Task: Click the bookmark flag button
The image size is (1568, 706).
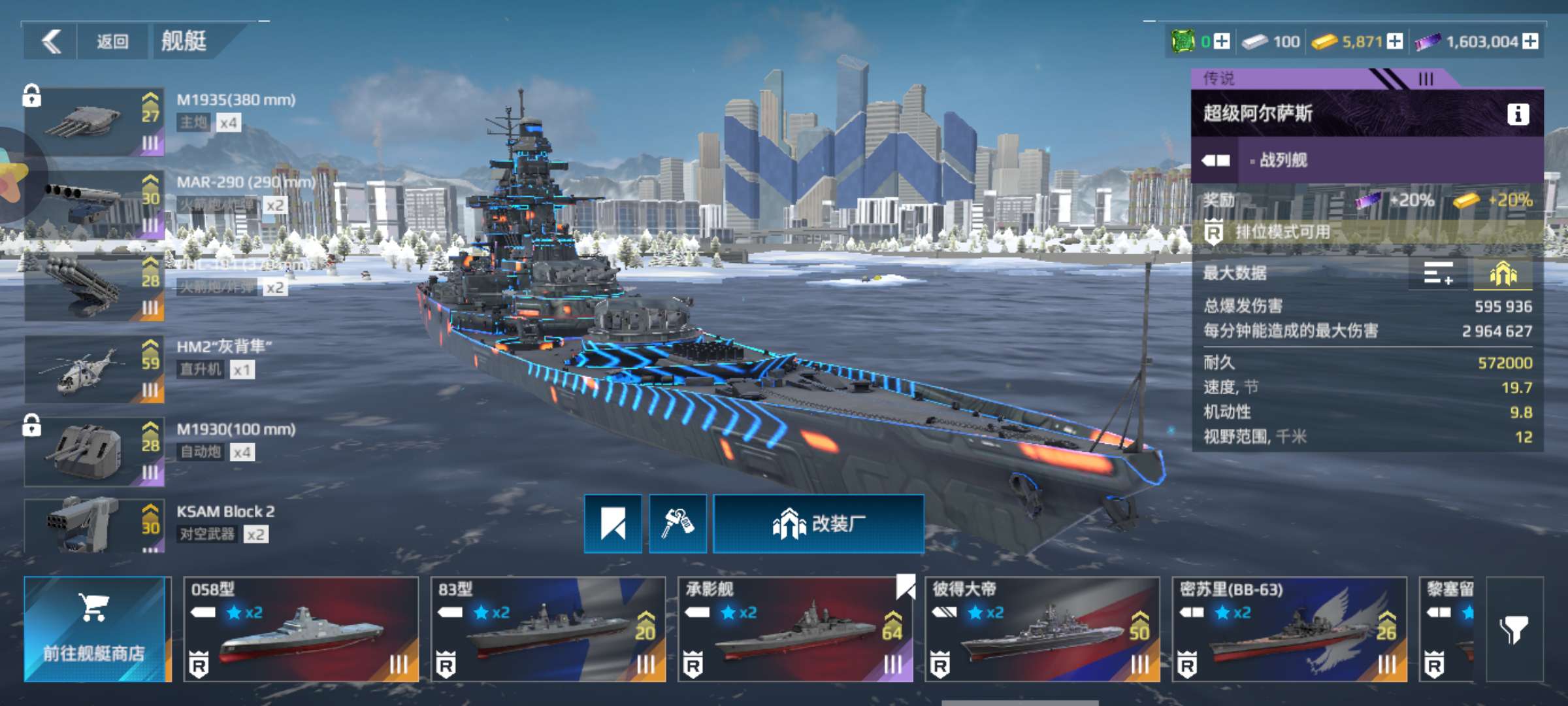Action: click(x=613, y=524)
